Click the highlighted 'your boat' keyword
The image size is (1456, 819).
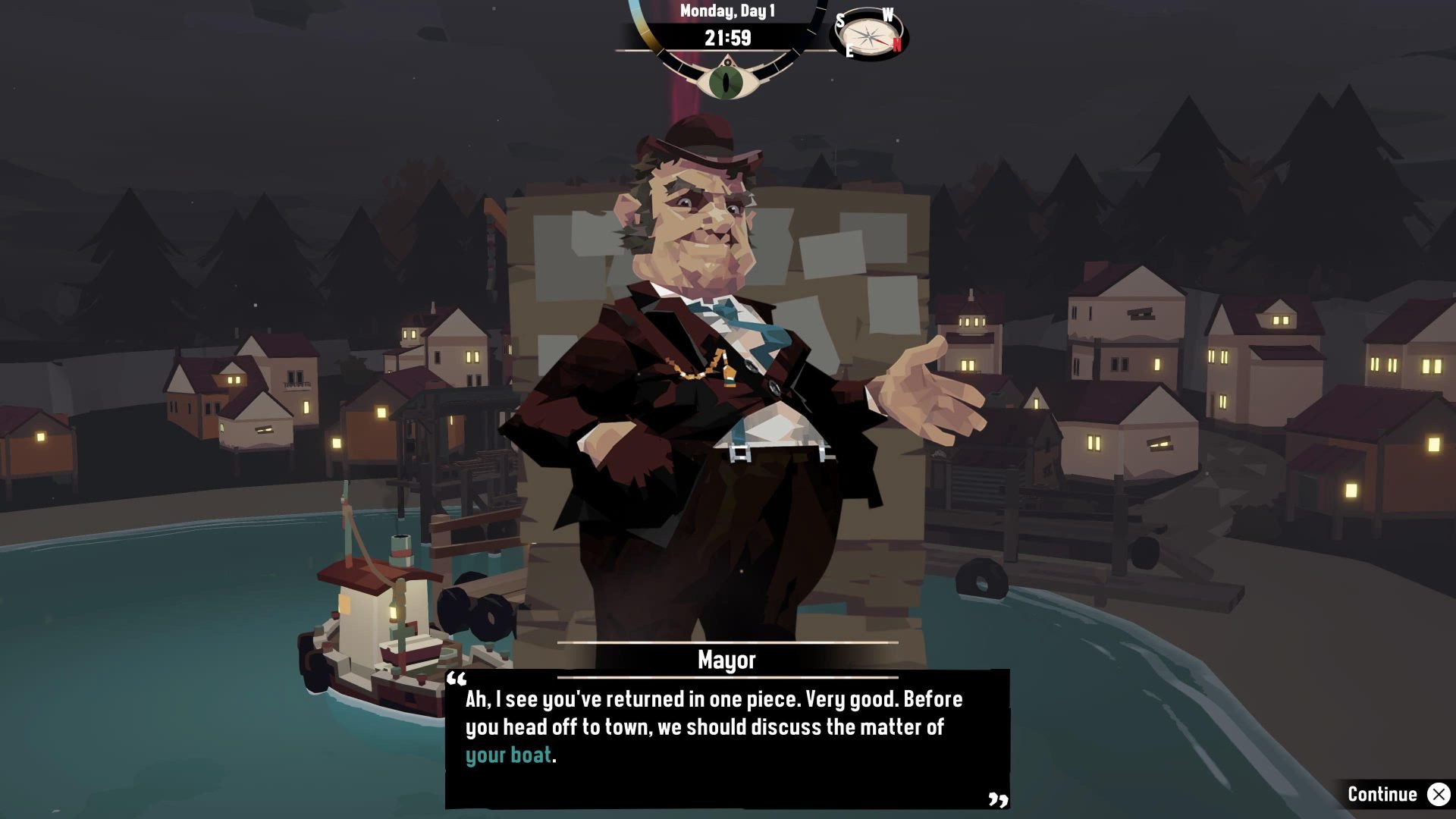(x=507, y=754)
